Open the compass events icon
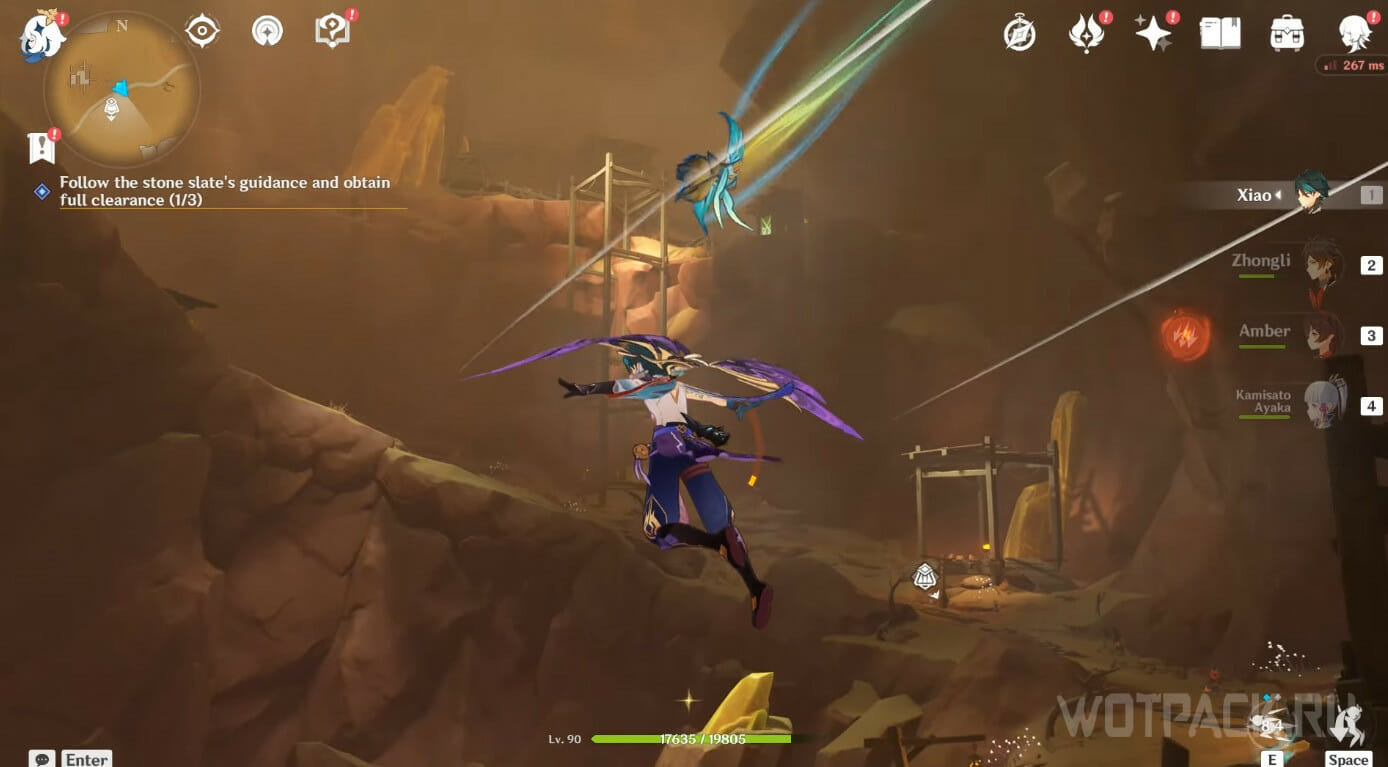The width and height of the screenshot is (1388, 767). (1019, 33)
